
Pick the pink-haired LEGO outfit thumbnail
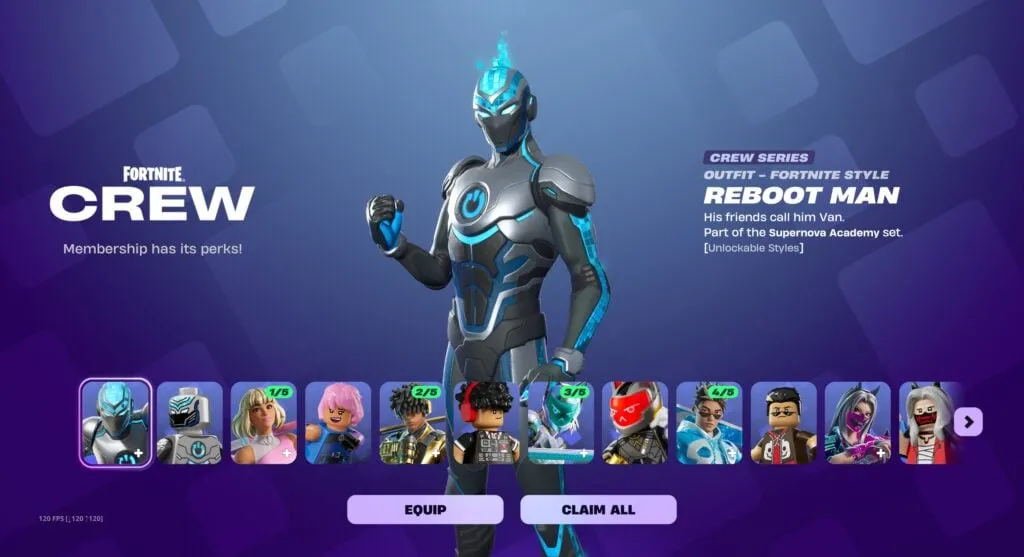pos(338,423)
